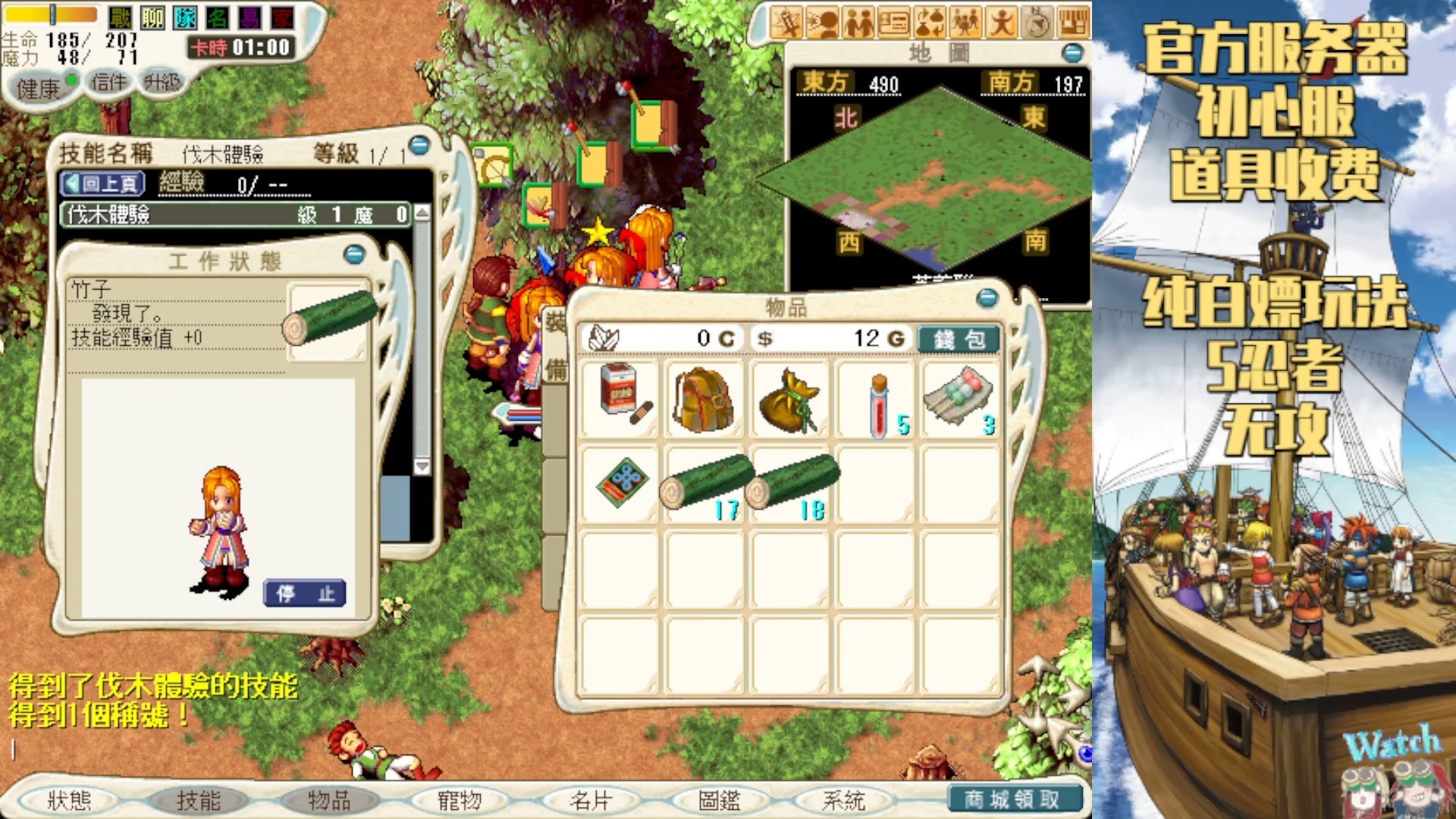The width and height of the screenshot is (1456, 819).
Task: Click the 商城領取 shop claim button
Action: pyautogui.click(x=1012, y=799)
